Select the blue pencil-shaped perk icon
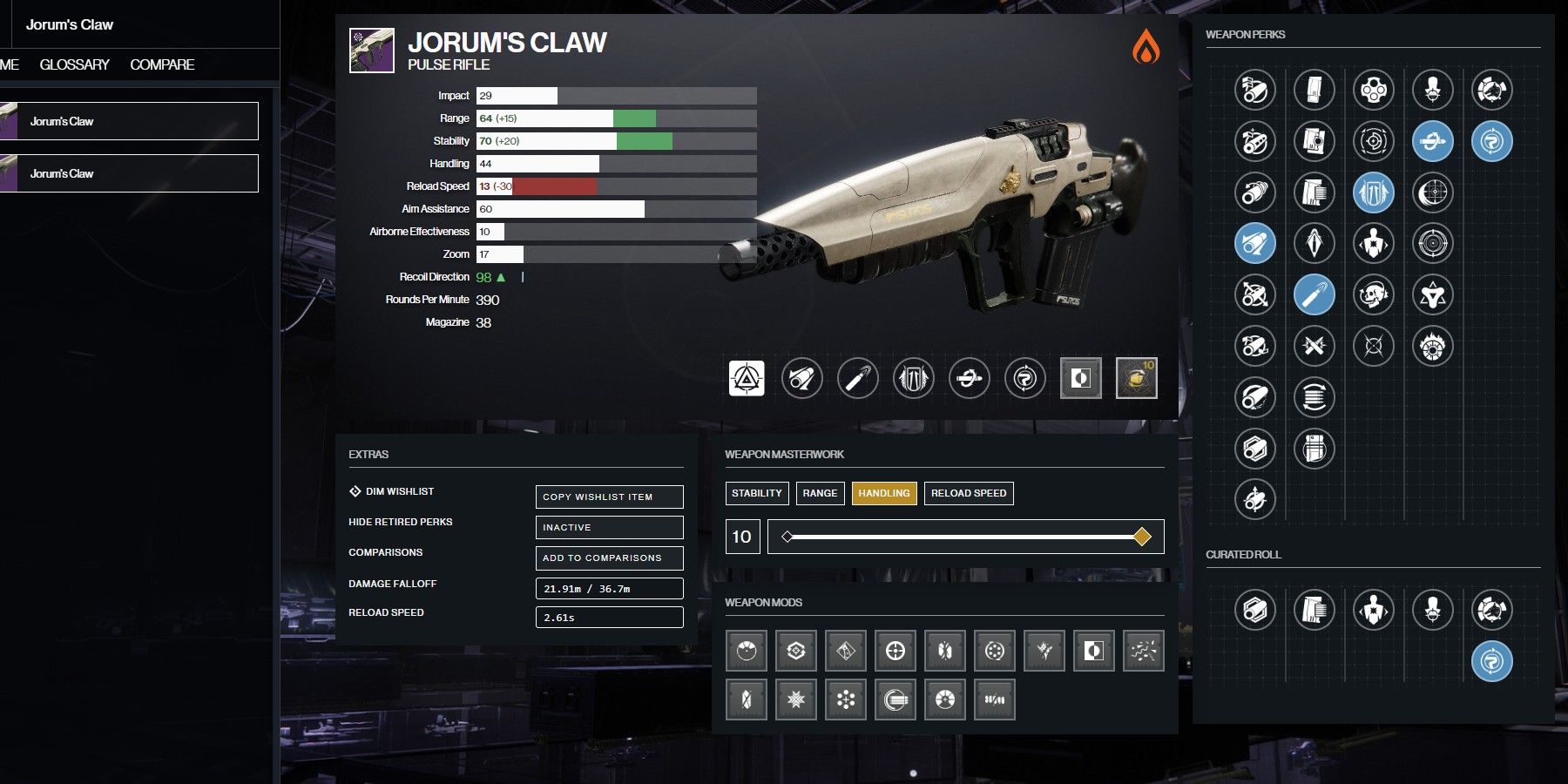The height and width of the screenshot is (784, 1568). (x=1314, y=294)
